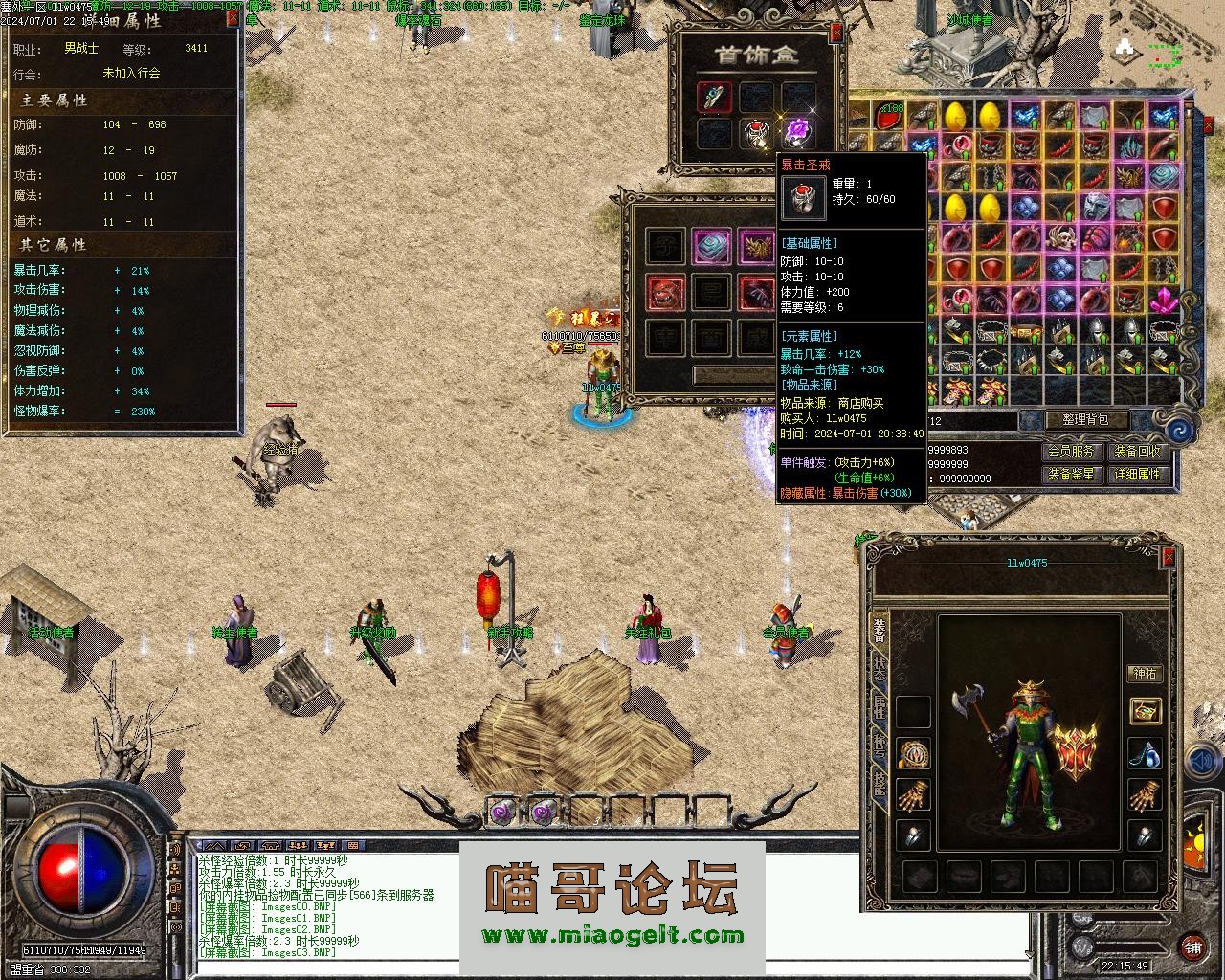Screen dimensions: 1225x980
Task: Open the red 铺 shop button
Action: [1192, 947]
